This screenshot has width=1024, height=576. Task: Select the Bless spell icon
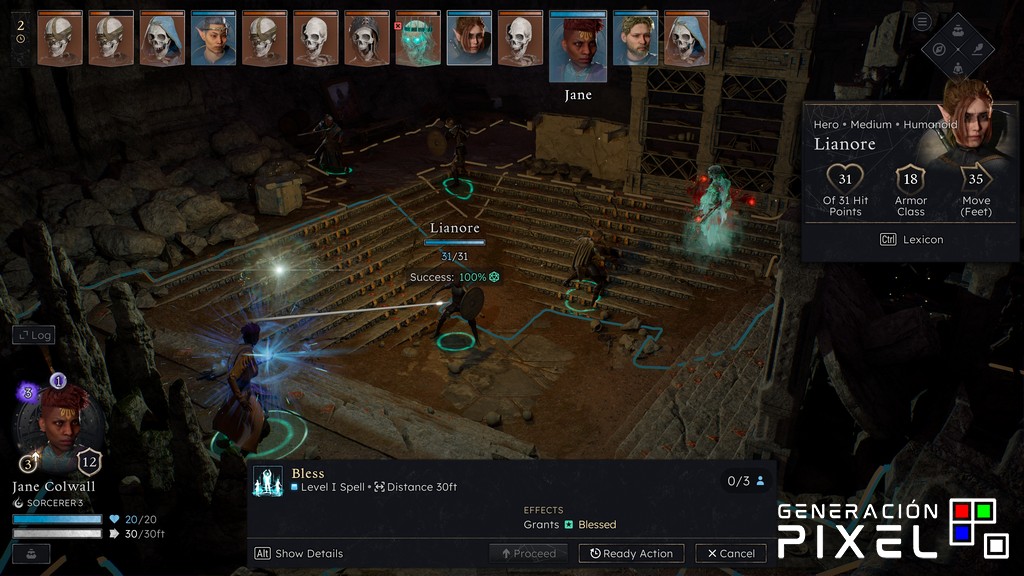click(268, 480)
